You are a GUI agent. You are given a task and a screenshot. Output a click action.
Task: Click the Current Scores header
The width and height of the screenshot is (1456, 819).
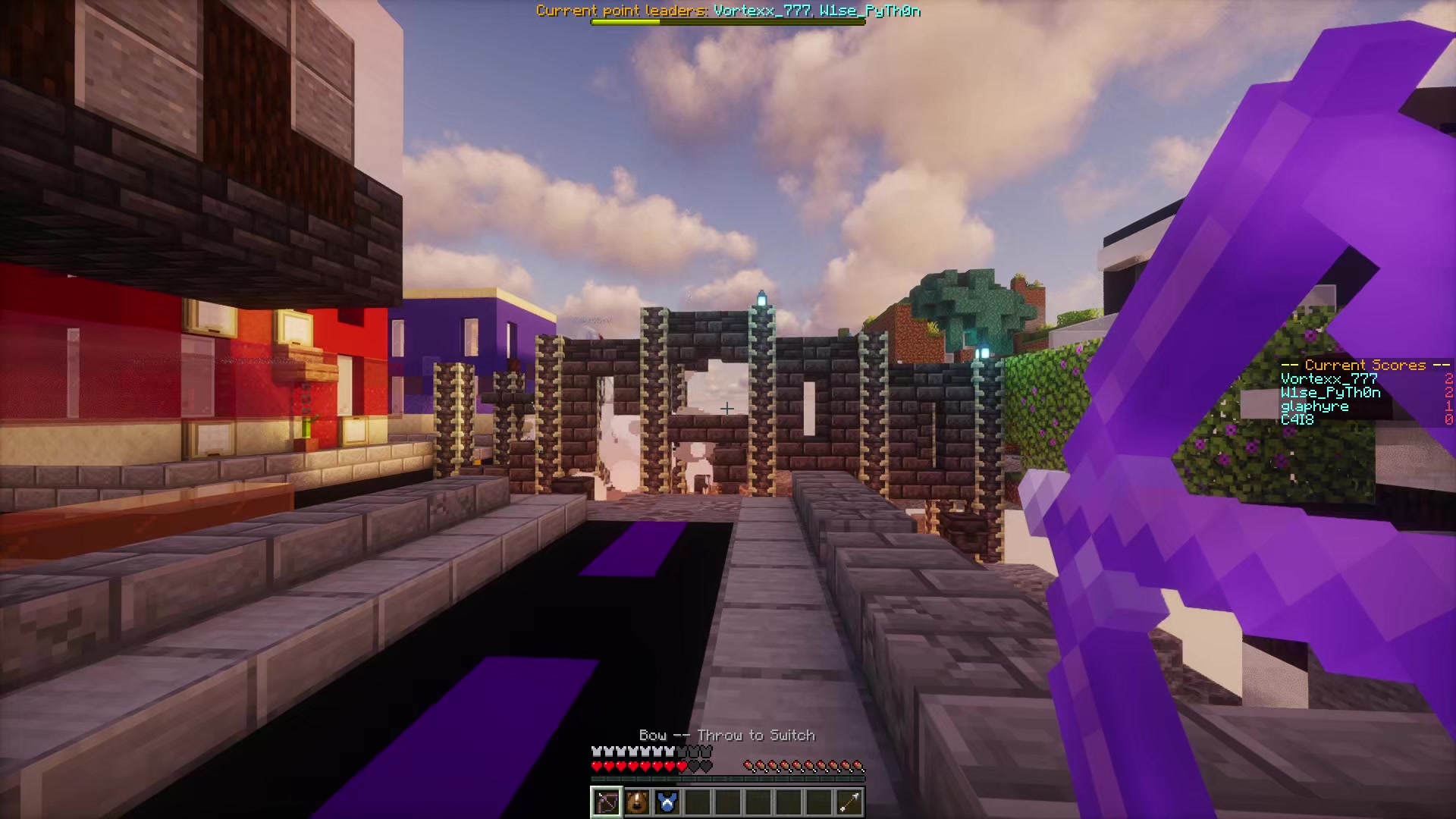click(x=1365, y=365)
